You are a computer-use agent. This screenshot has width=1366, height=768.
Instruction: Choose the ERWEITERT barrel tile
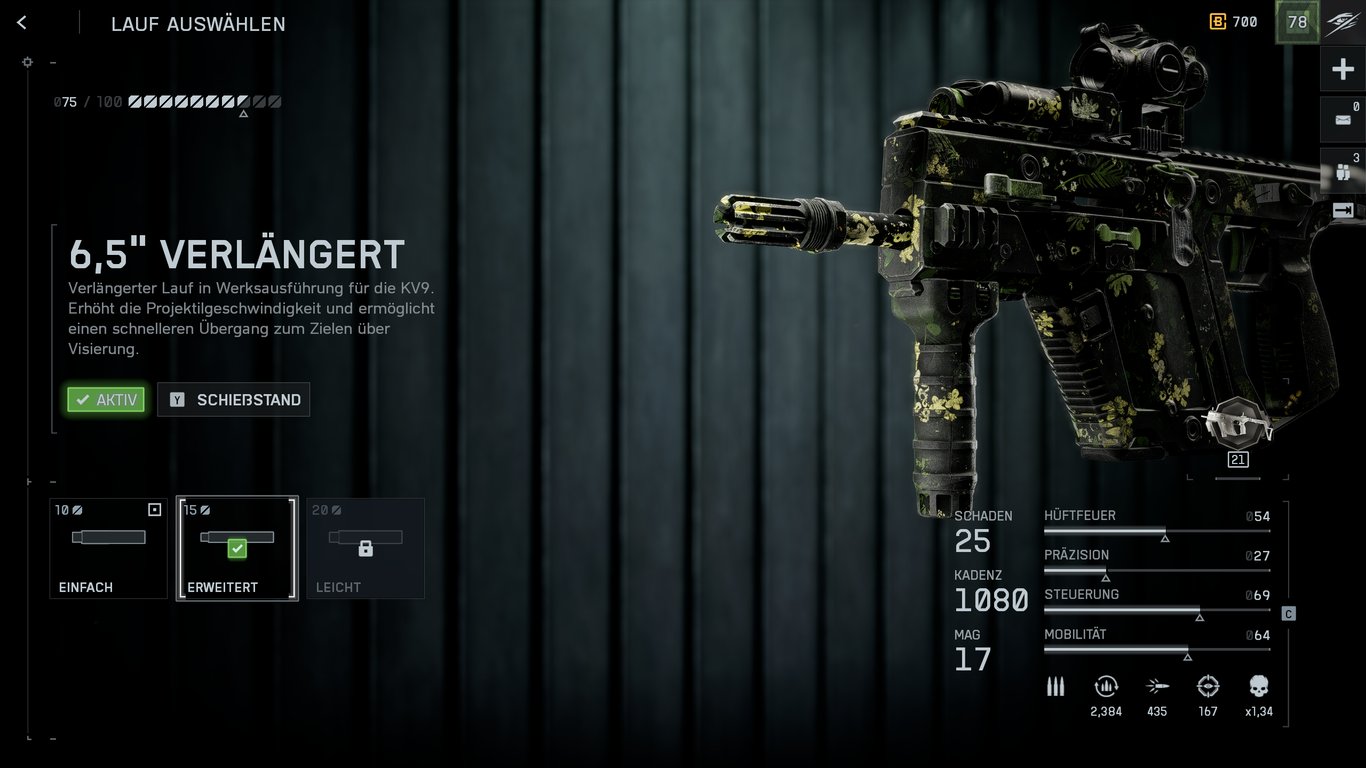tap(237, 548)
